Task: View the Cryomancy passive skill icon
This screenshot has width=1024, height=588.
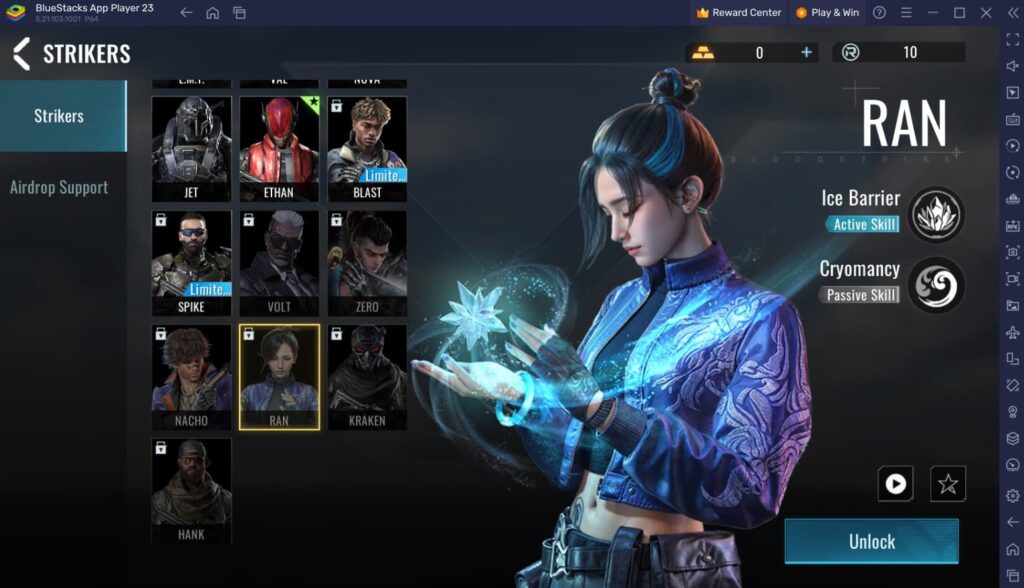Action: coord(936,286)
